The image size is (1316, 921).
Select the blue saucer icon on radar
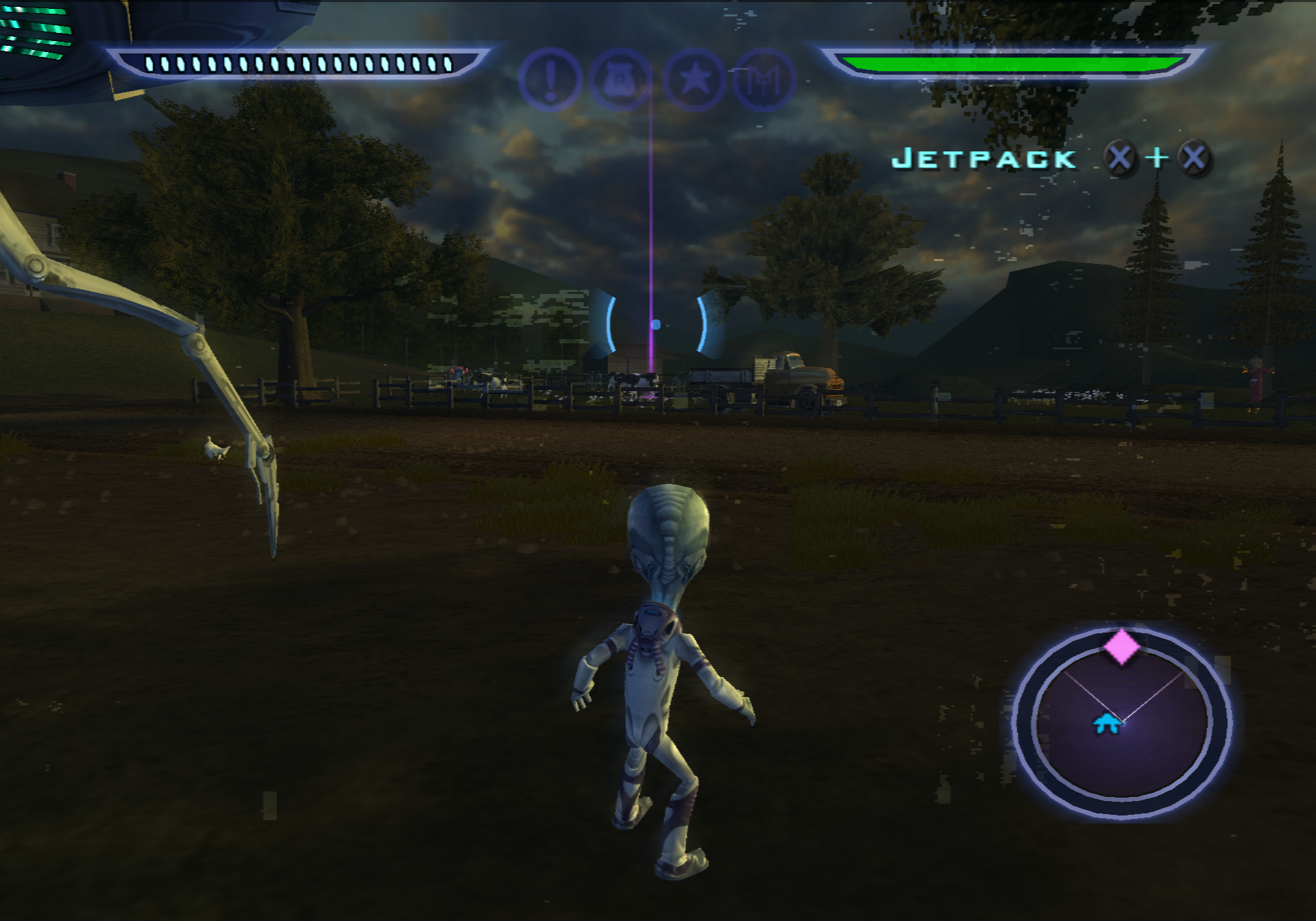coord(1106,724)
